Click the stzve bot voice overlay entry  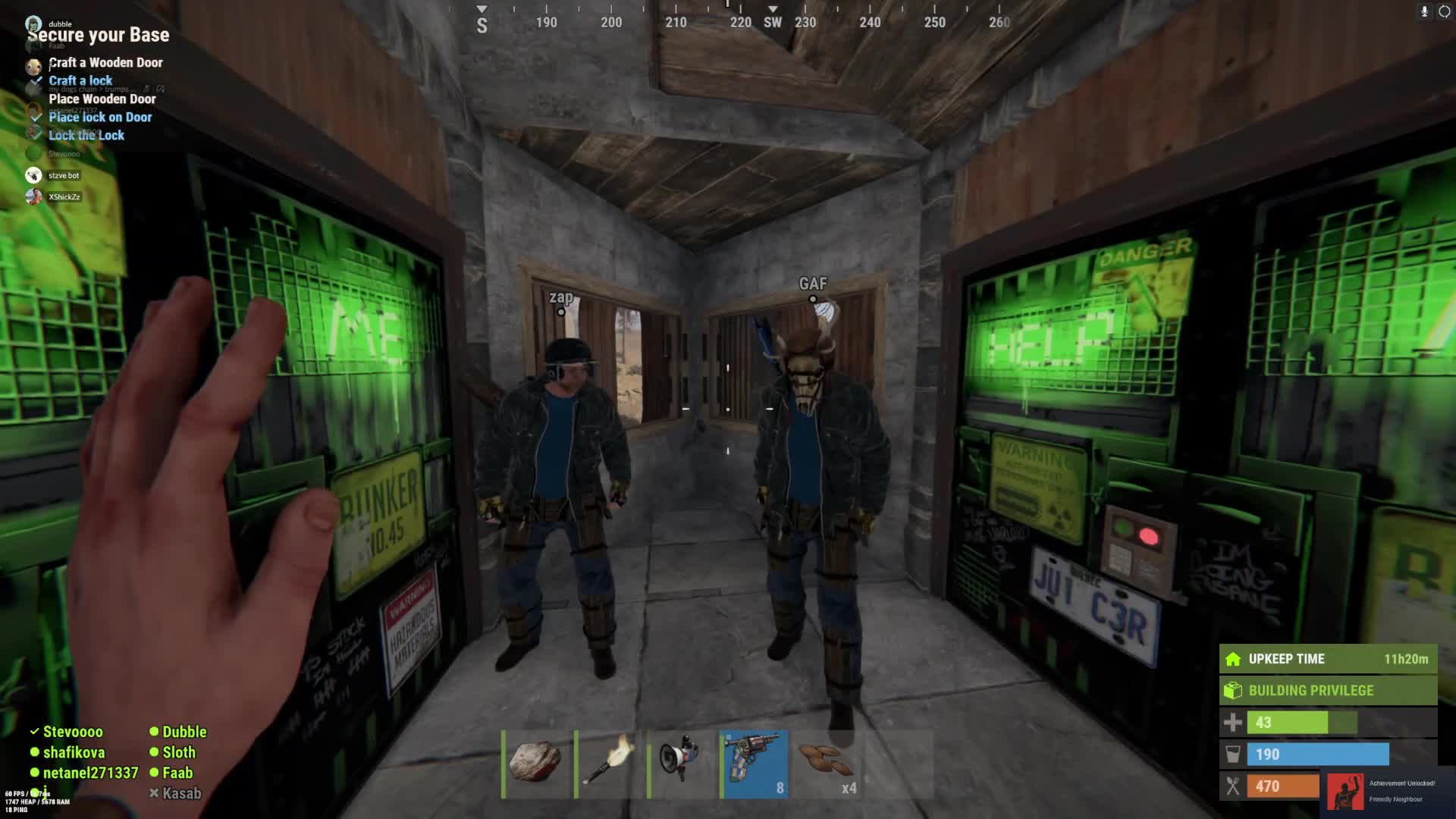[x=64, y=176]
